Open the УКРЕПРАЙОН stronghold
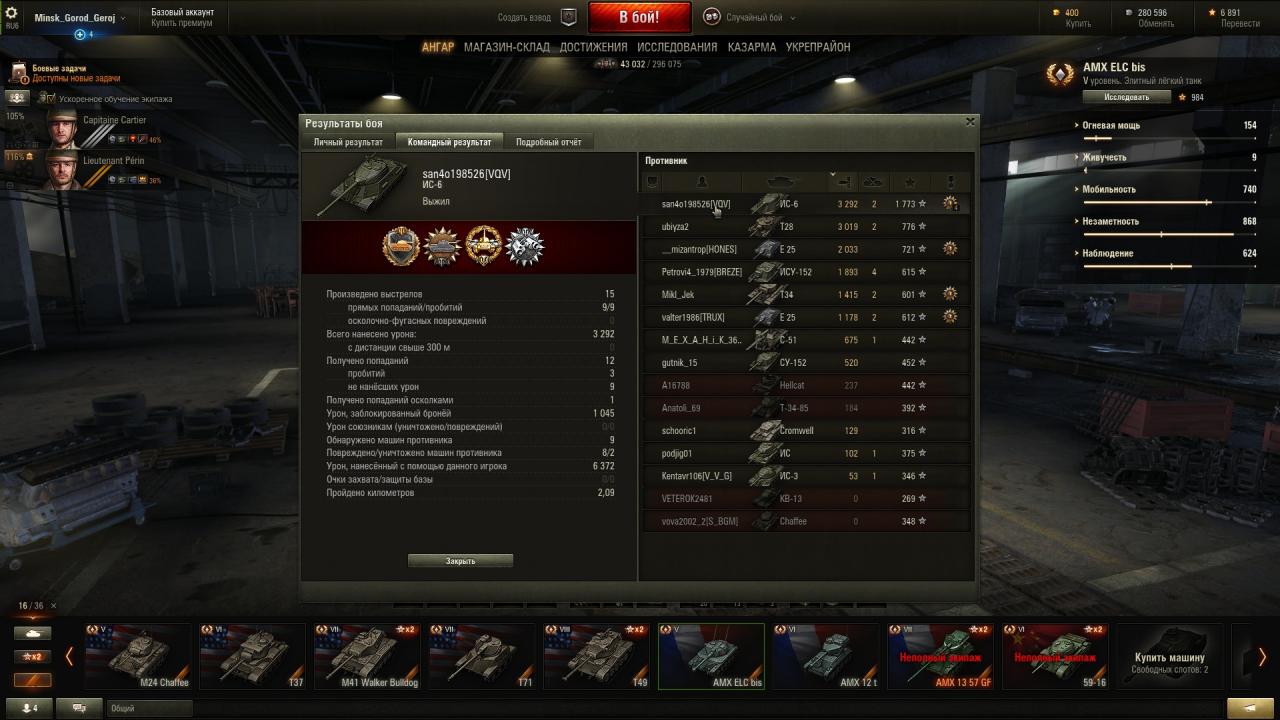 (818, 47)
